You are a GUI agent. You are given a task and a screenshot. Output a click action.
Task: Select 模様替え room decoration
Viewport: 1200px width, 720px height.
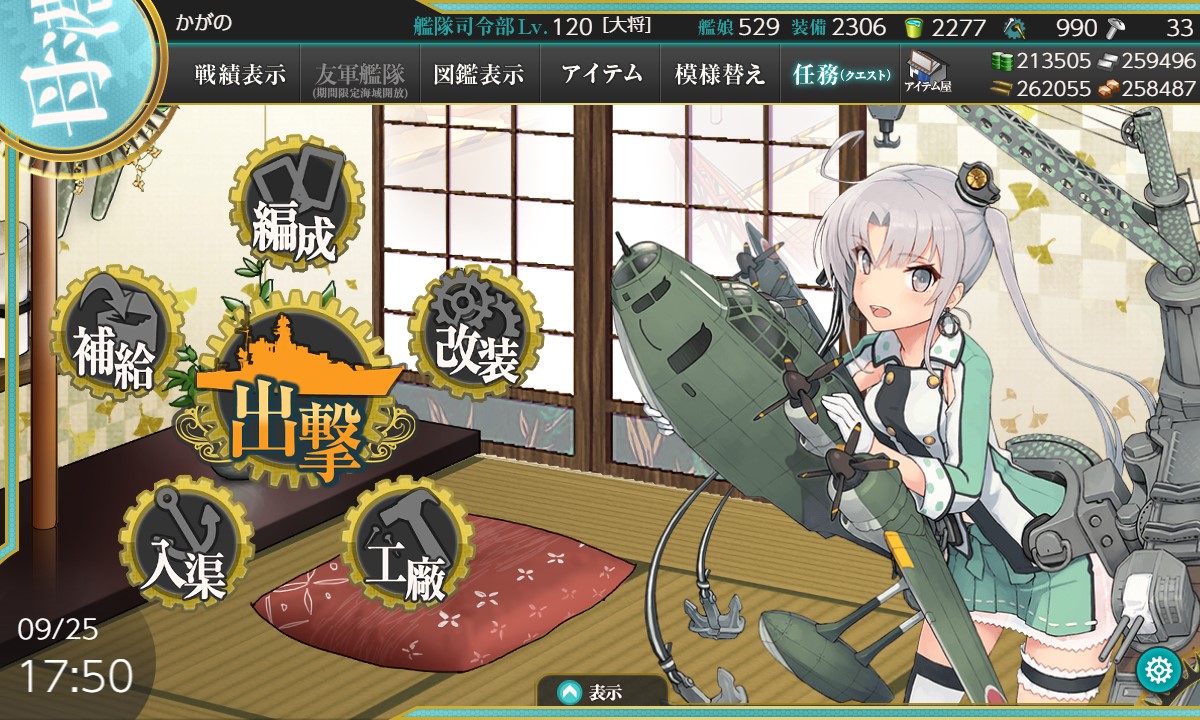coord(720,74)
